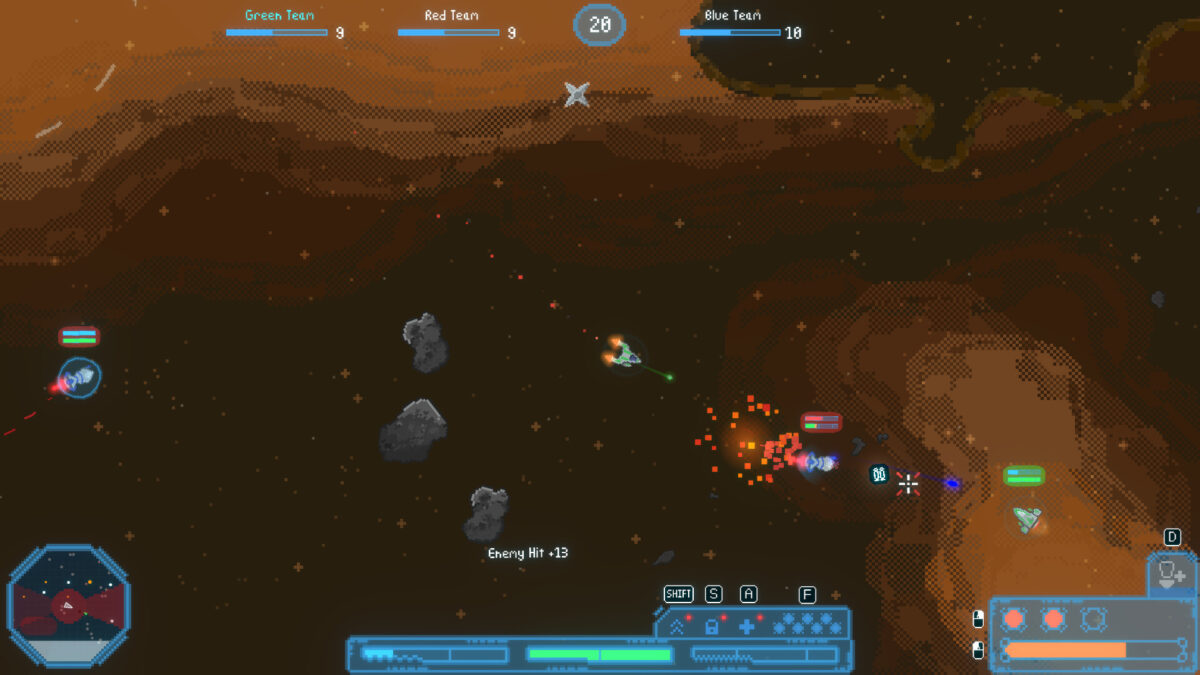The height and width of the screenshot is (675, 1200).
Task: Select the seven-dot cluster weapon icon
Action: pos(806,626)
